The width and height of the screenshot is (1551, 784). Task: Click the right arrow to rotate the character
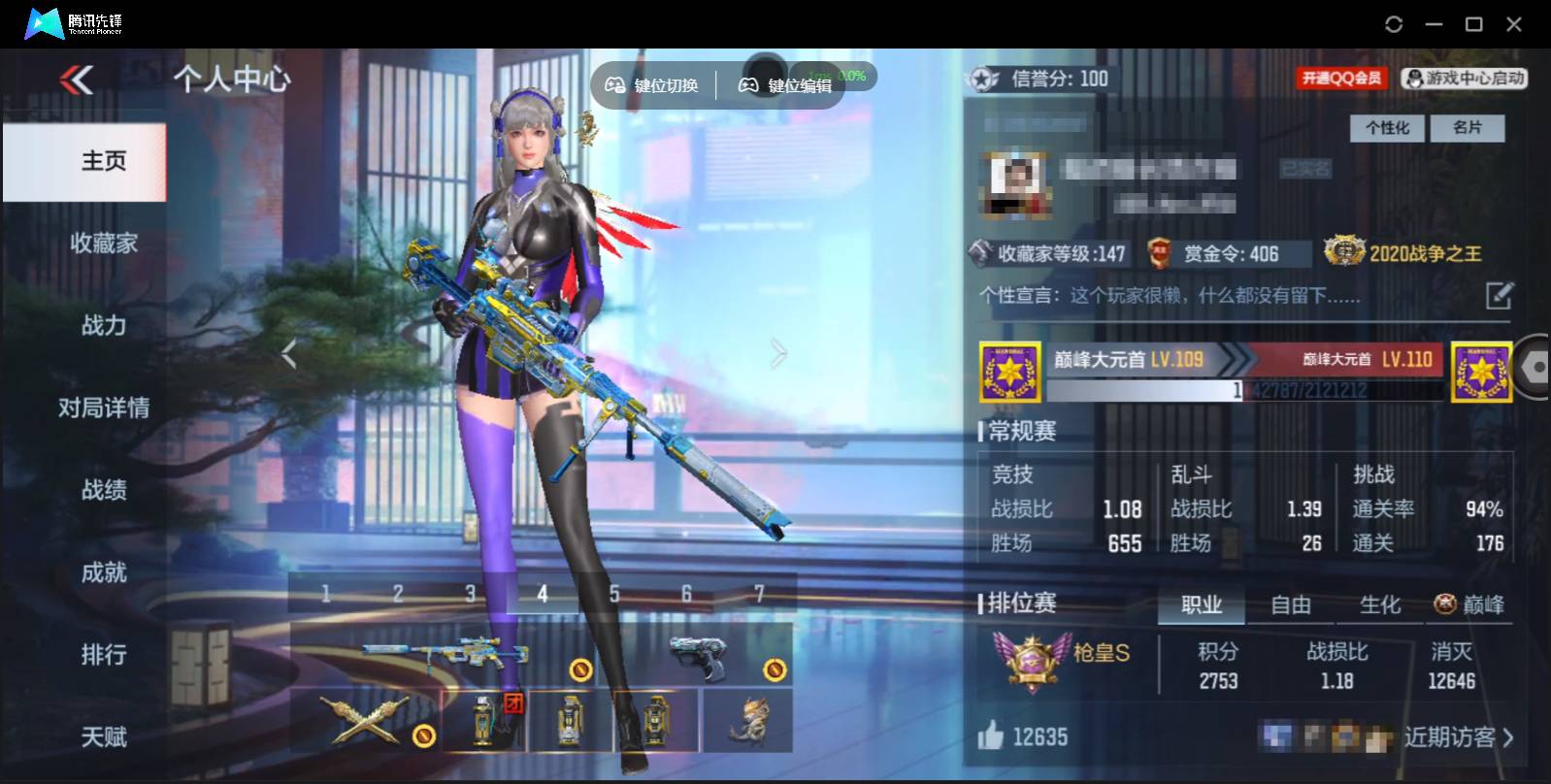(775, 352)
